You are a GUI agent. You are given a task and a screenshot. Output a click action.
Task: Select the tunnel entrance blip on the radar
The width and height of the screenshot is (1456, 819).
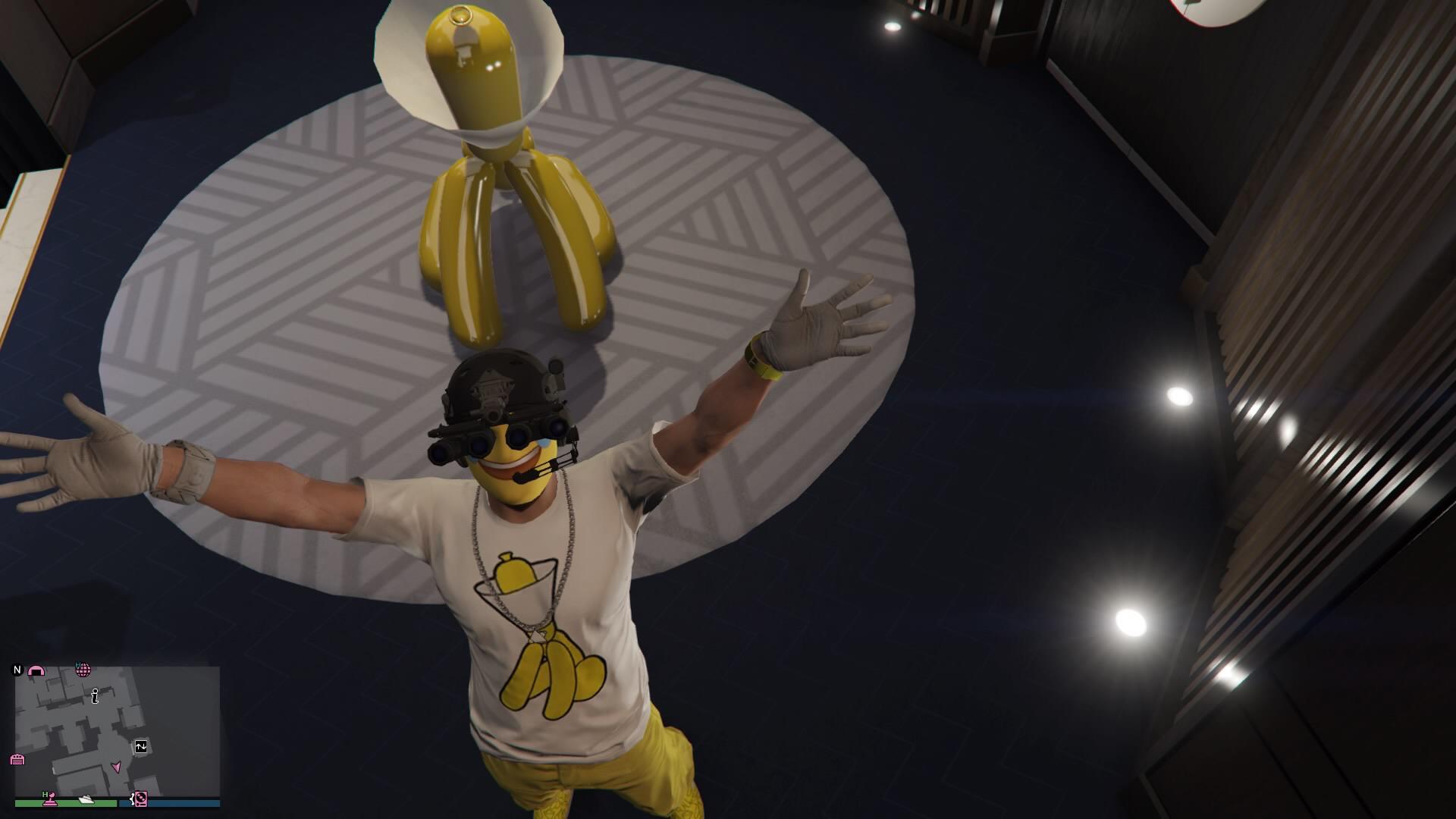[x=36, y=670]
